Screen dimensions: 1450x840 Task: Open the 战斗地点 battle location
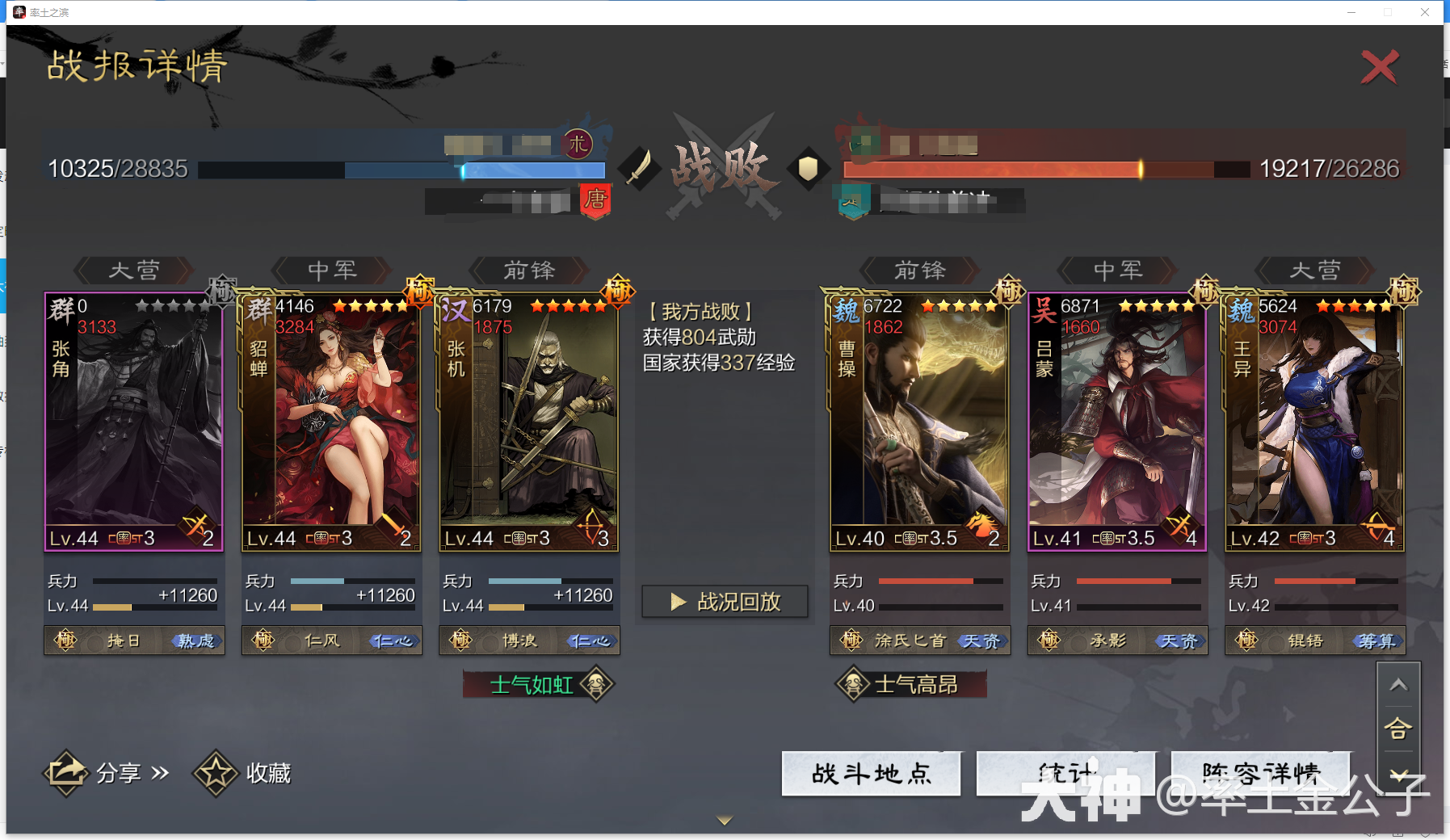click(871, 774)
